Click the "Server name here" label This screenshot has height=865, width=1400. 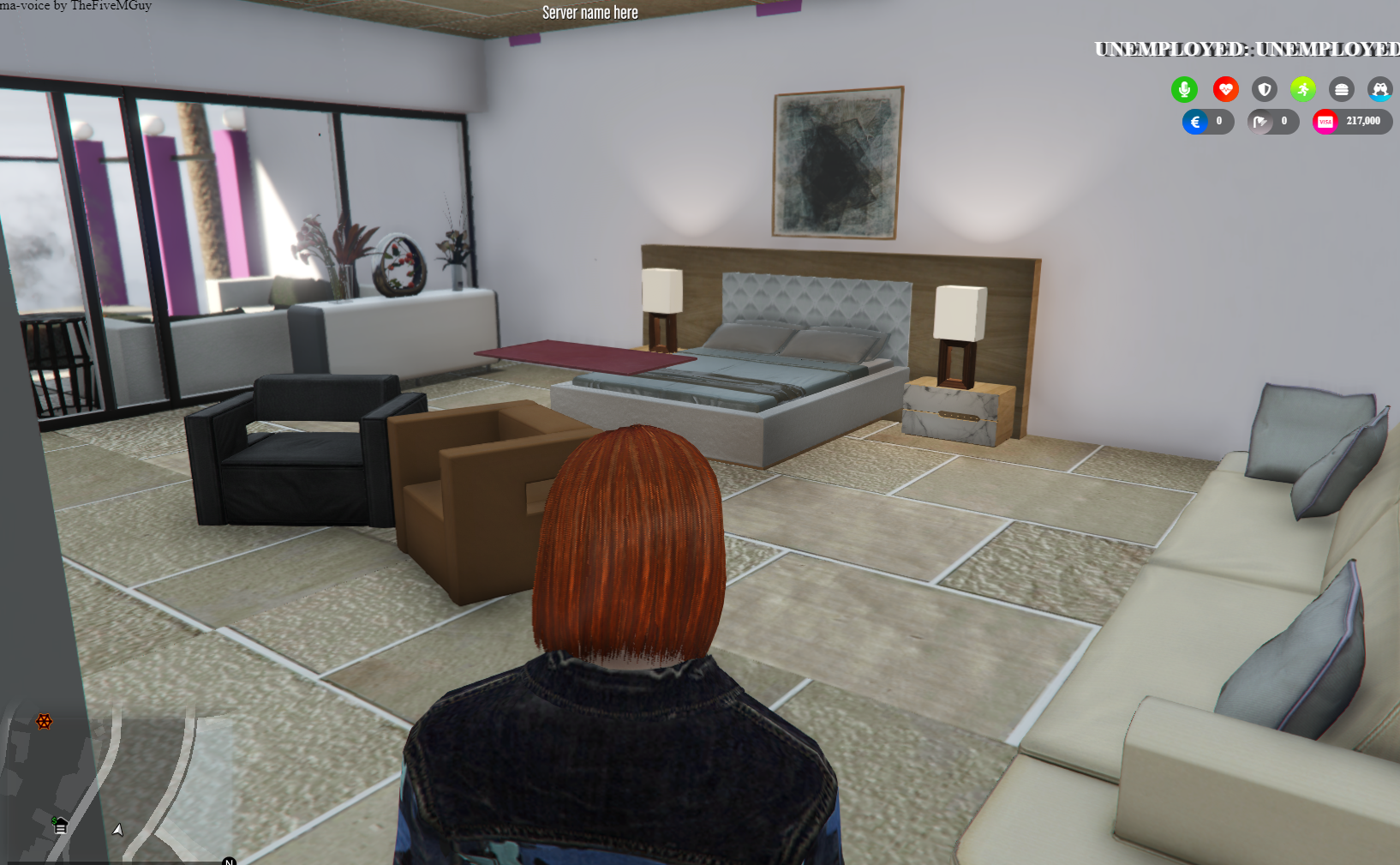coord(589,13)
